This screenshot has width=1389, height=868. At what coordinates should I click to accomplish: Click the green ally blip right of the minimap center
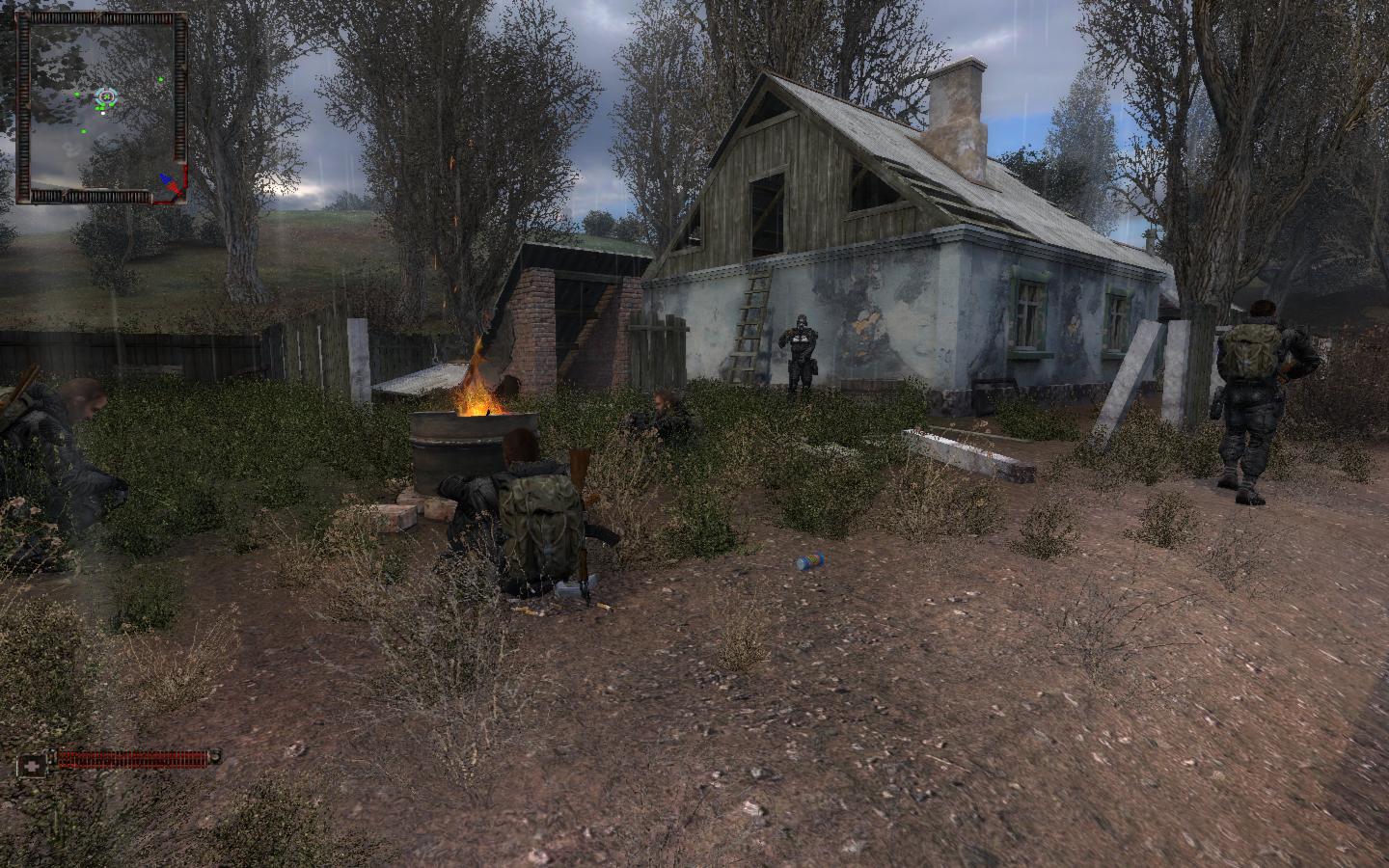coord(160,79)
